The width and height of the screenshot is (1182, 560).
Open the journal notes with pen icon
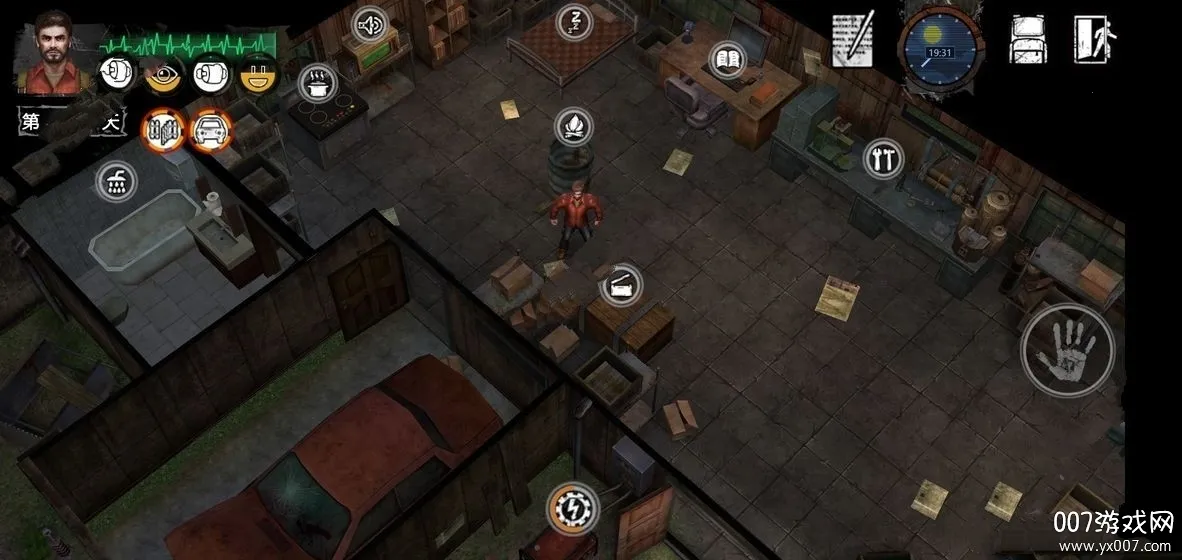pyautogui.click(x=852, y=40)
